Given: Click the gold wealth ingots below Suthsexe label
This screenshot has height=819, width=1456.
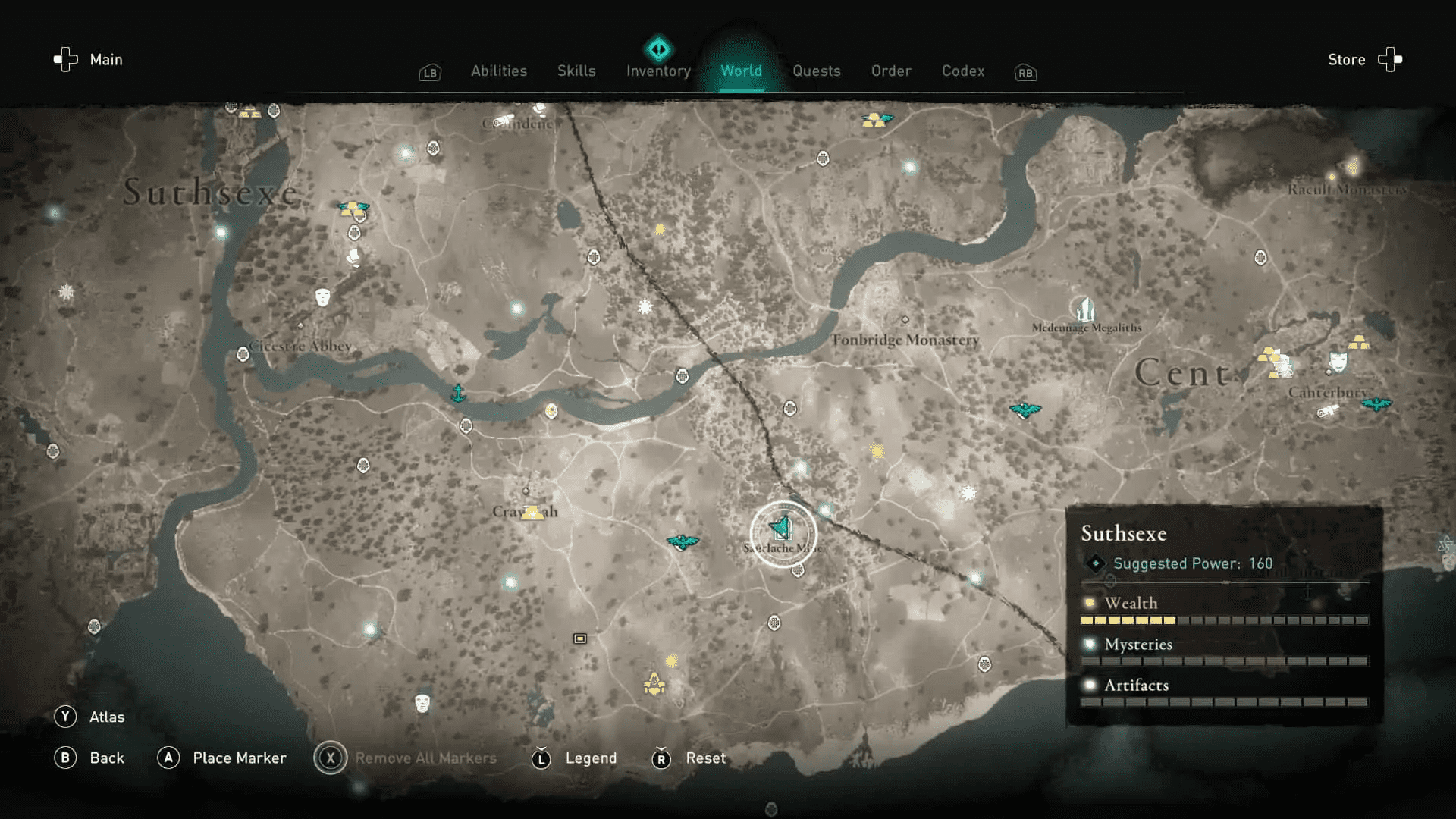Looking at the screenshot, I should [351, 209].
